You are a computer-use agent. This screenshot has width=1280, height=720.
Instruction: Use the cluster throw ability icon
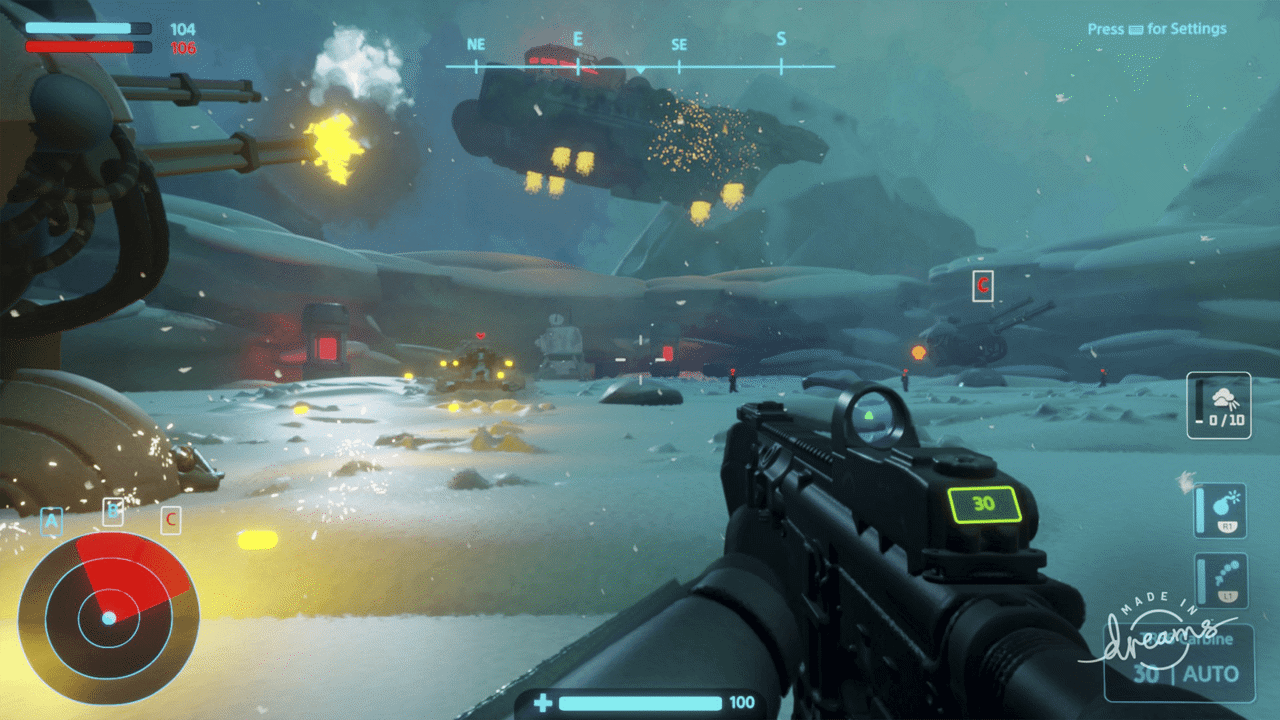click(1221, 581)
